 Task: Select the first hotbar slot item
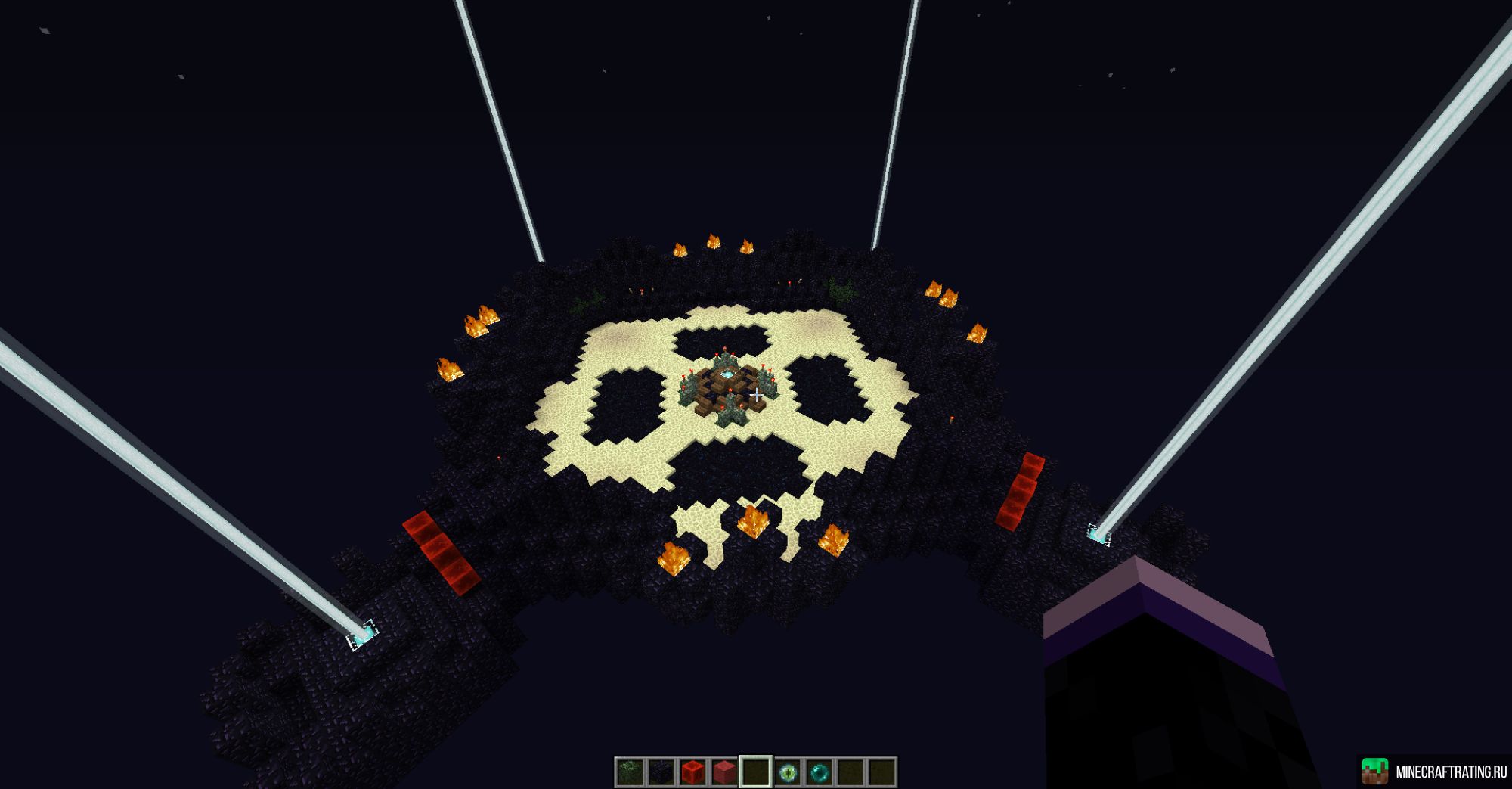click(x=631, y=773)
